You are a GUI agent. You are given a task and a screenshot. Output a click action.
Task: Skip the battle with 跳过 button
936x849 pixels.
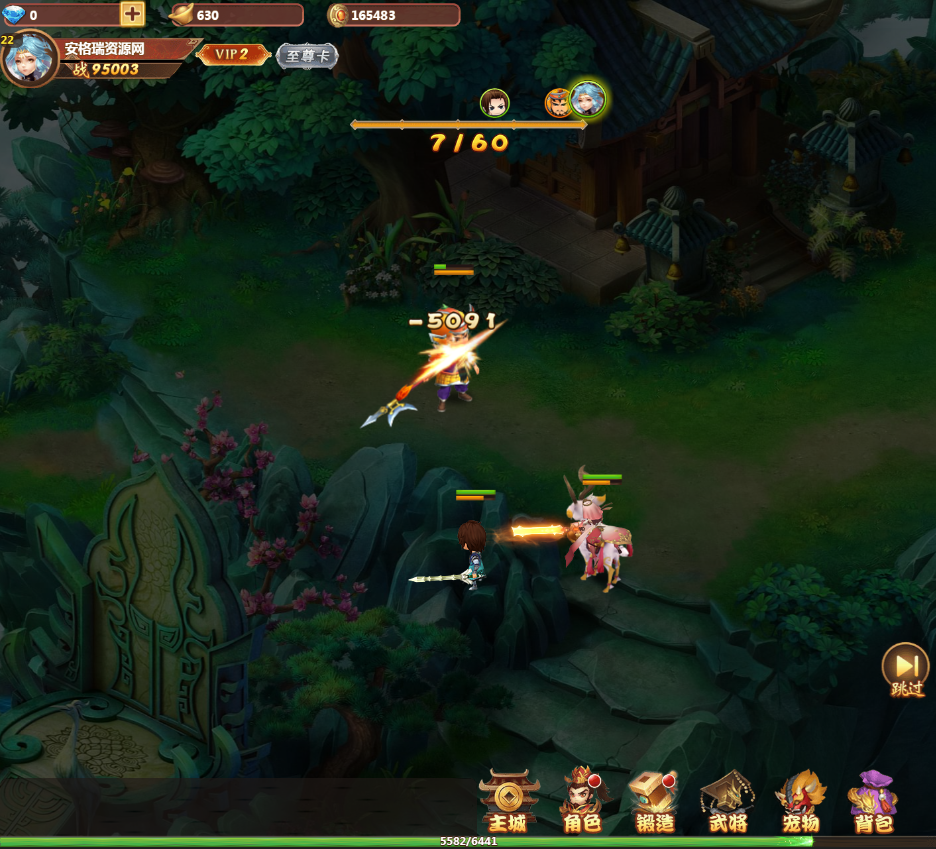[x=906, y=669]
